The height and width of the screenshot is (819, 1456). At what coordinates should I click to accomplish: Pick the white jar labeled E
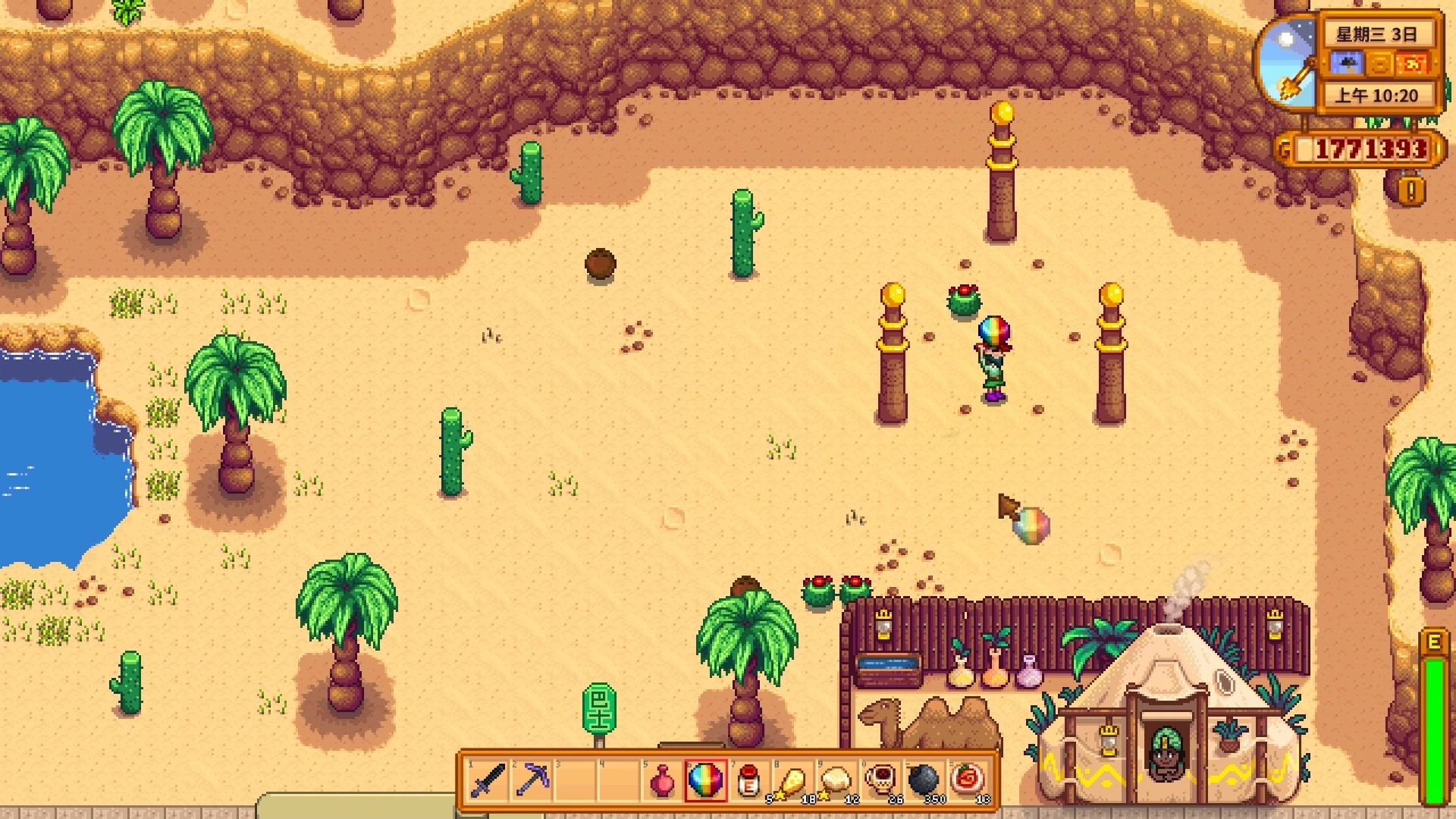(748, 780)
